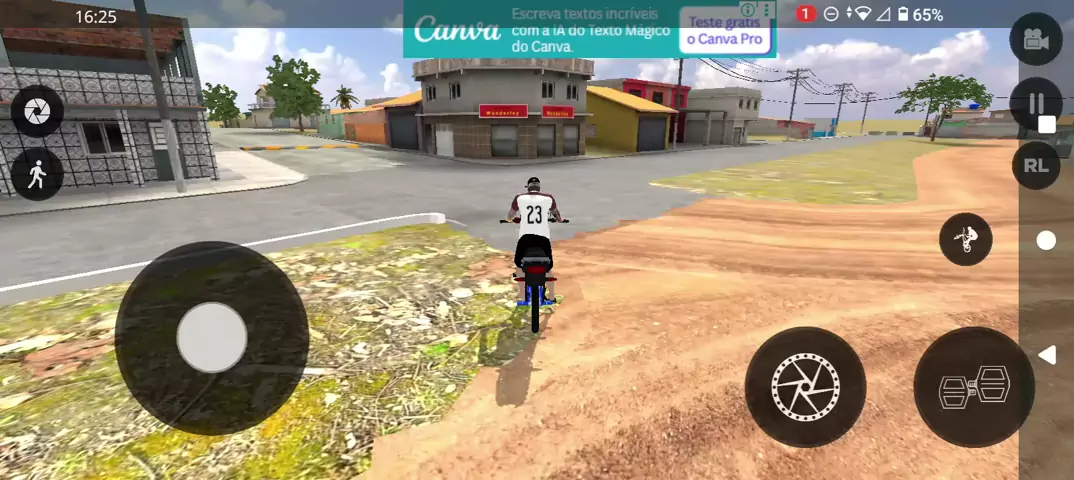Perform a wheelie with the stunt icon

coord(965,239)
